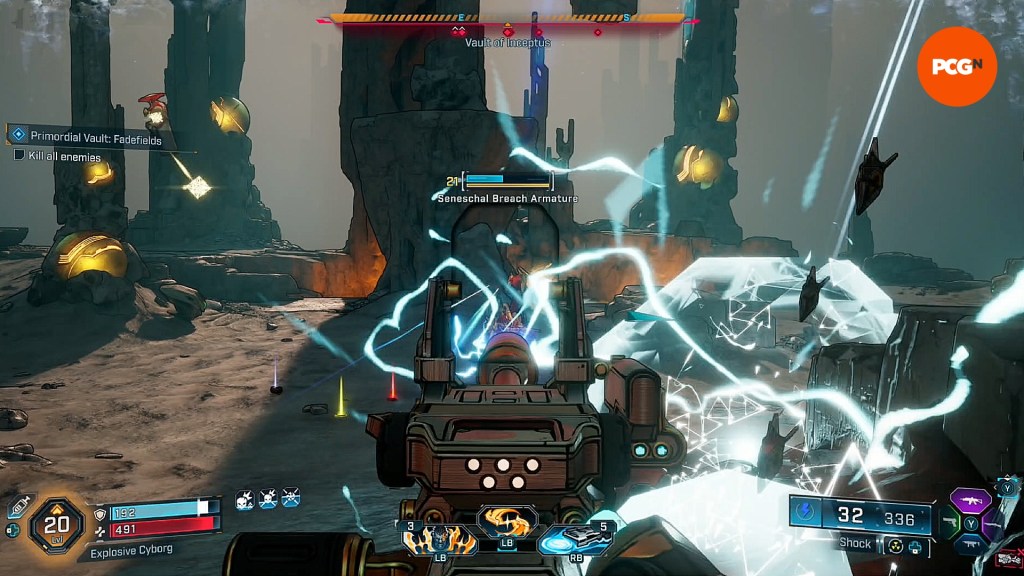Select the Primordial Vault: Fadefields objective tracker
The image size is (1024, 576).
tap(87, 140)
